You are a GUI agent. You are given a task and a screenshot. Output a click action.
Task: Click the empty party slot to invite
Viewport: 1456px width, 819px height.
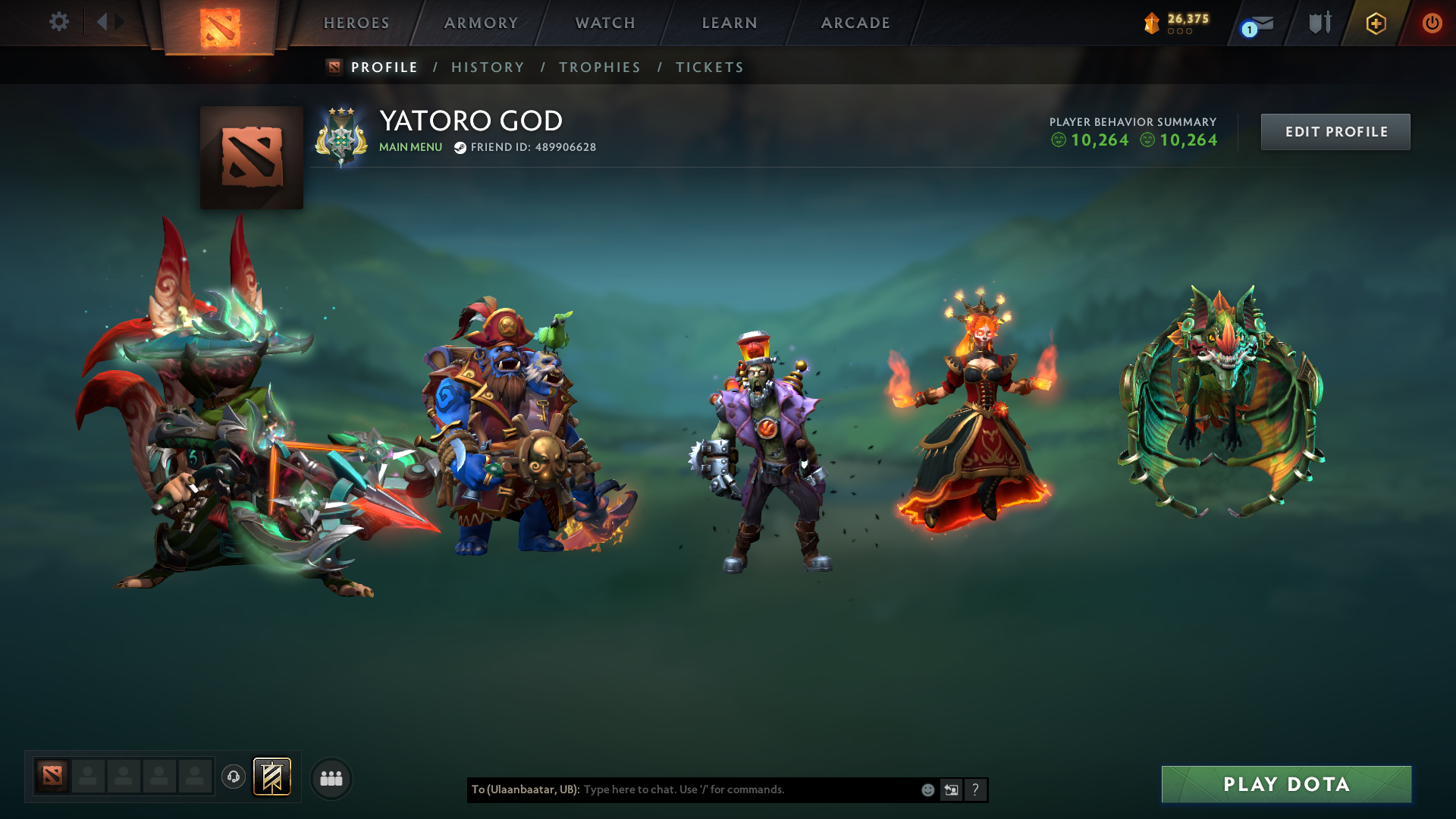87,777
